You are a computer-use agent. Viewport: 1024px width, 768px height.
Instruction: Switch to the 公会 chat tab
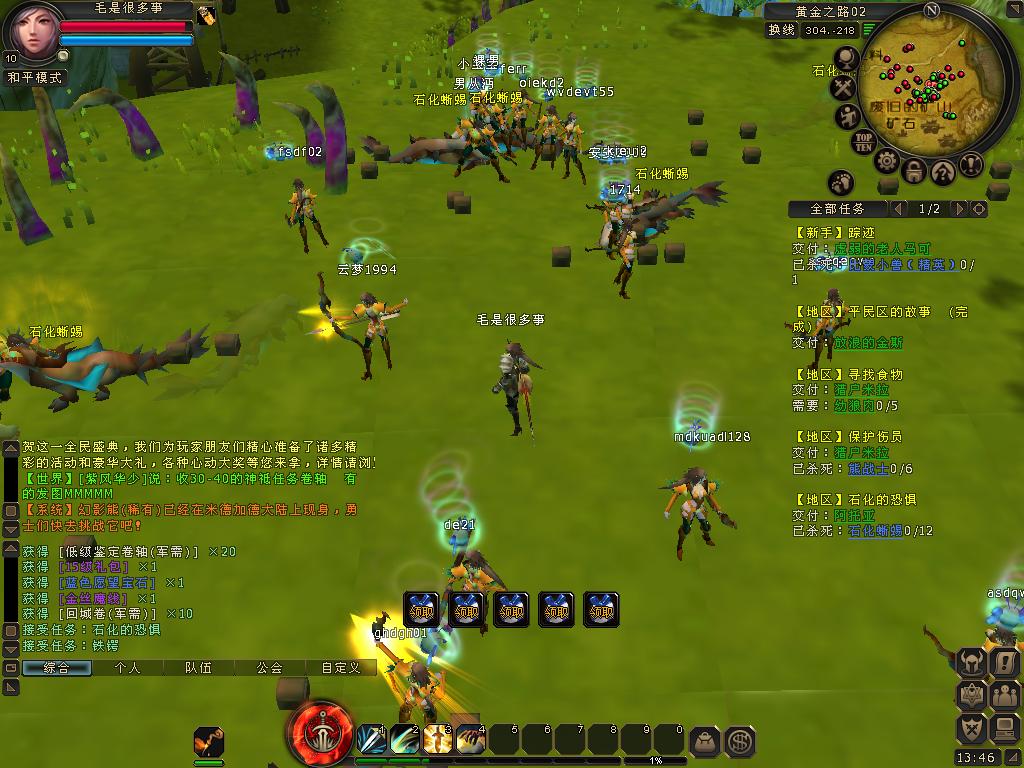click(268, 667)
